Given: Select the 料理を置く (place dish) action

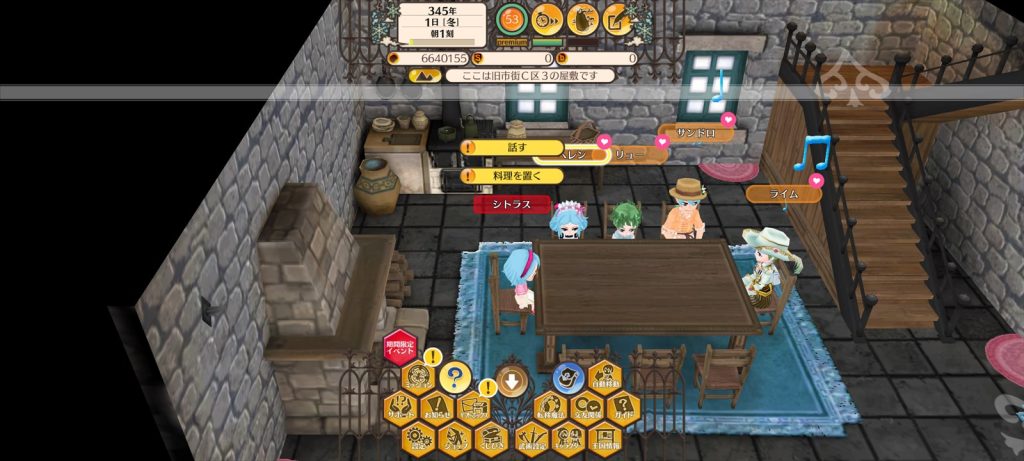Looking at the screenshot, I should tap(515, 176).
